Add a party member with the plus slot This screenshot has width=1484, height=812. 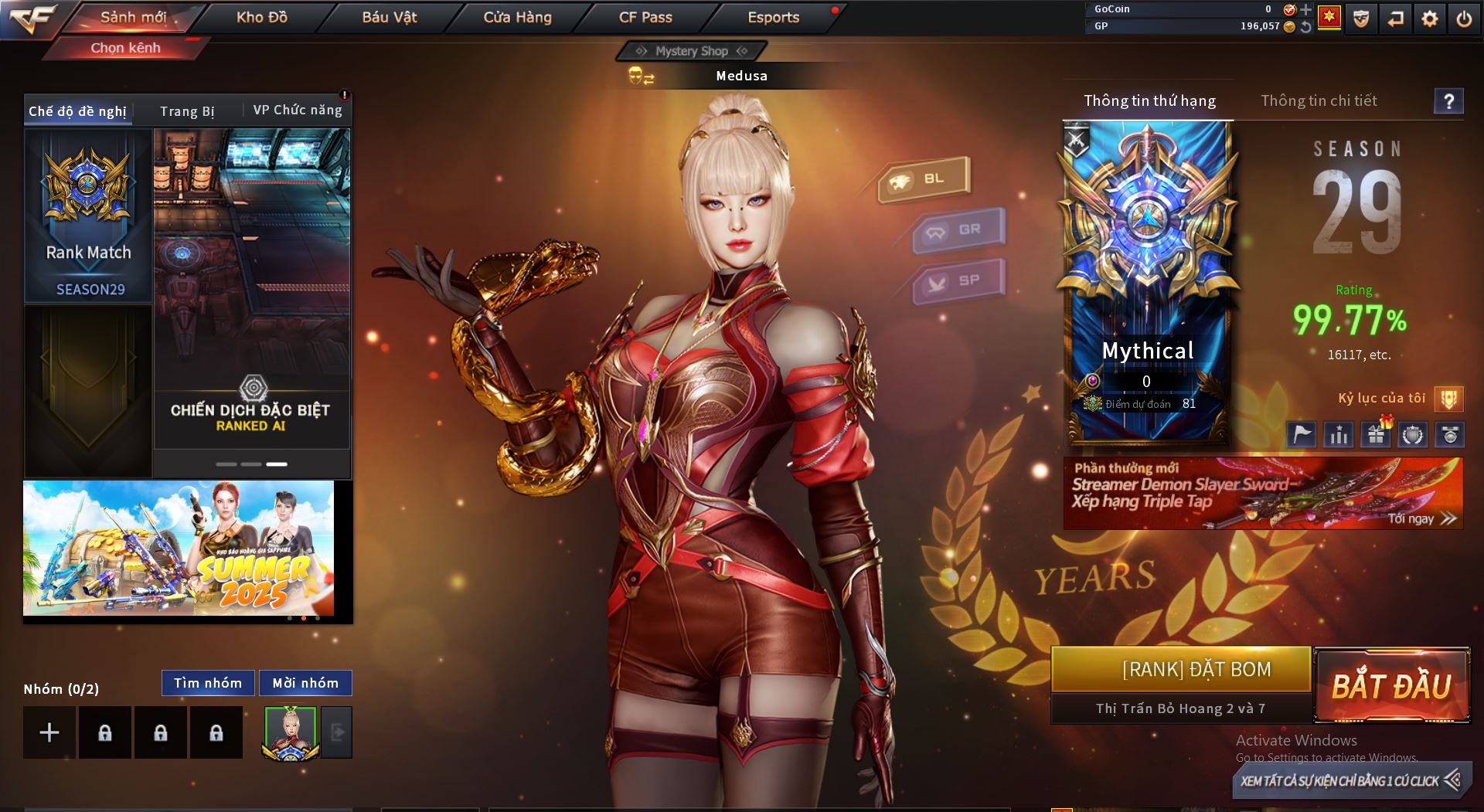point(49,732)
